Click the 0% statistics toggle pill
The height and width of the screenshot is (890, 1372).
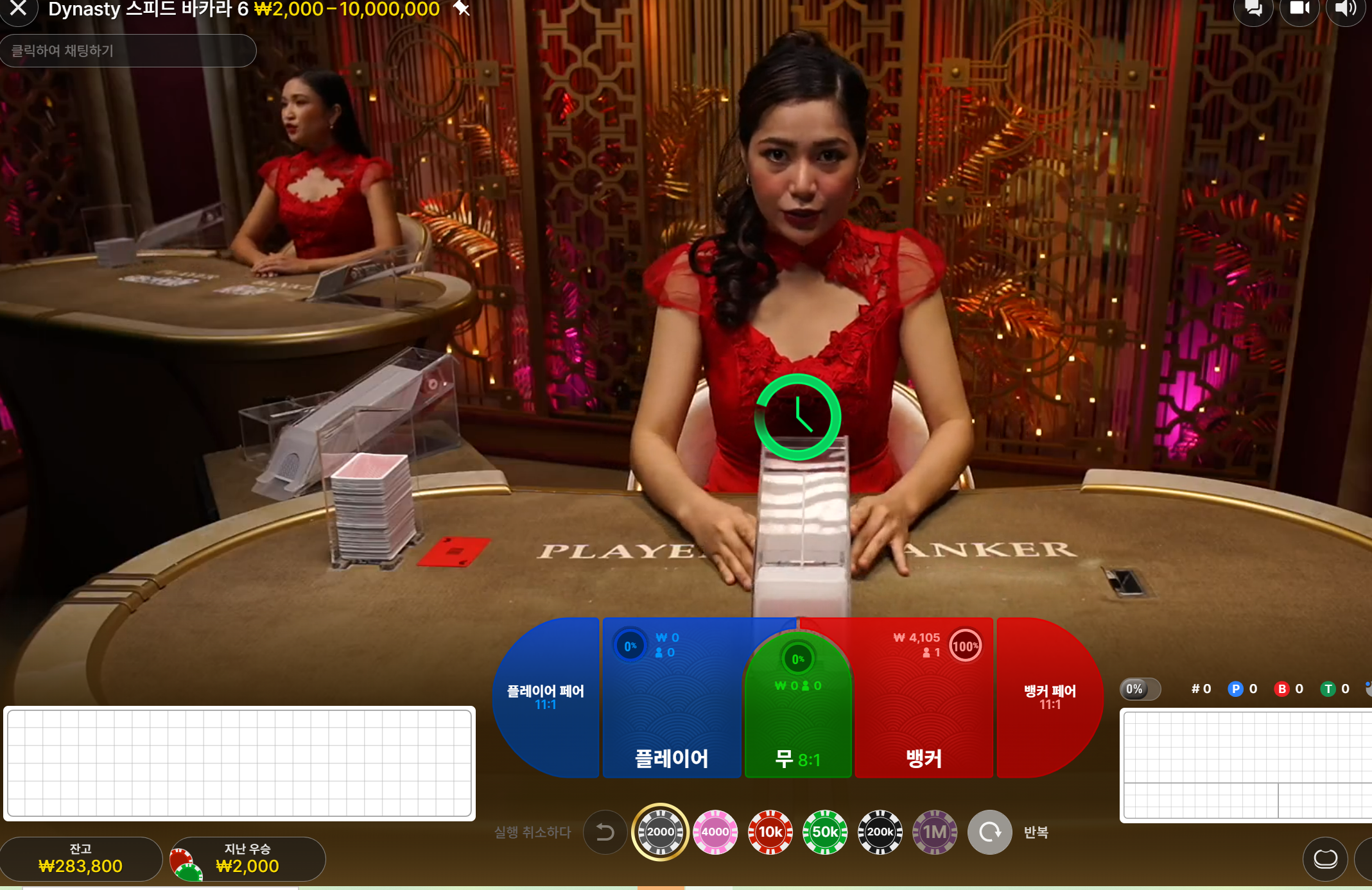tap(1140, 689)
